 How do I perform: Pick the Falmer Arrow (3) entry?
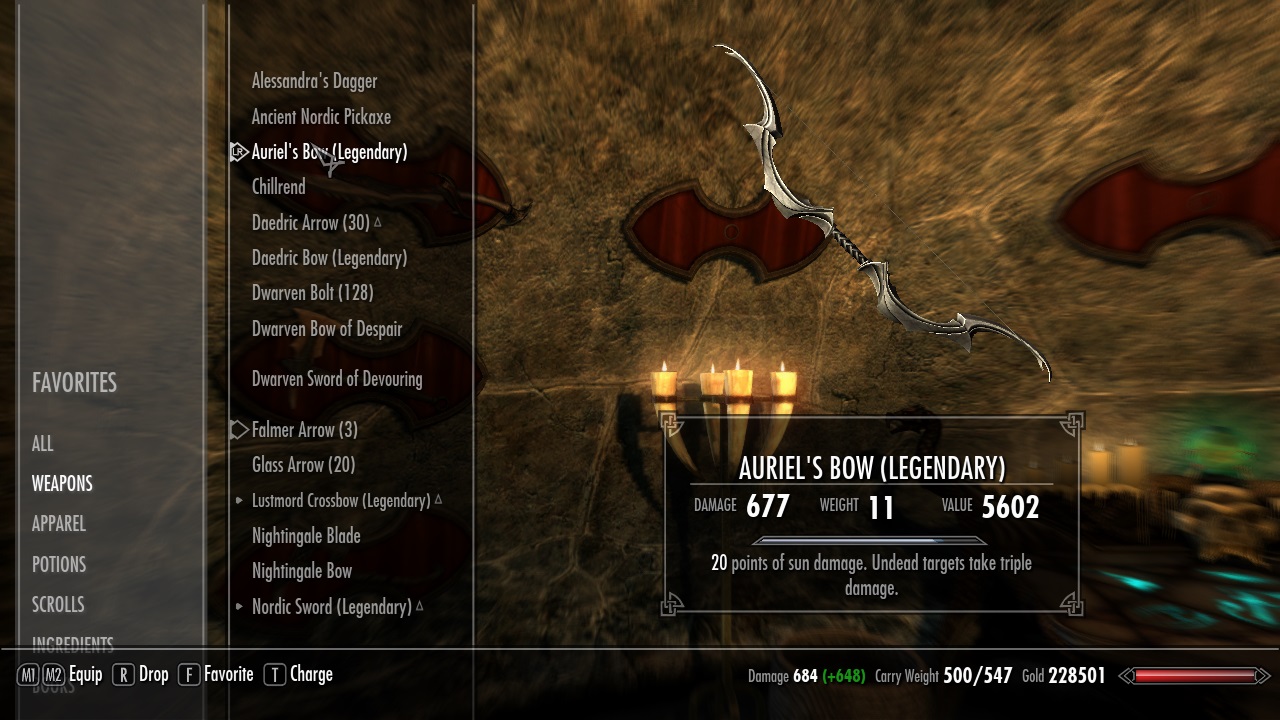(304, 430)
